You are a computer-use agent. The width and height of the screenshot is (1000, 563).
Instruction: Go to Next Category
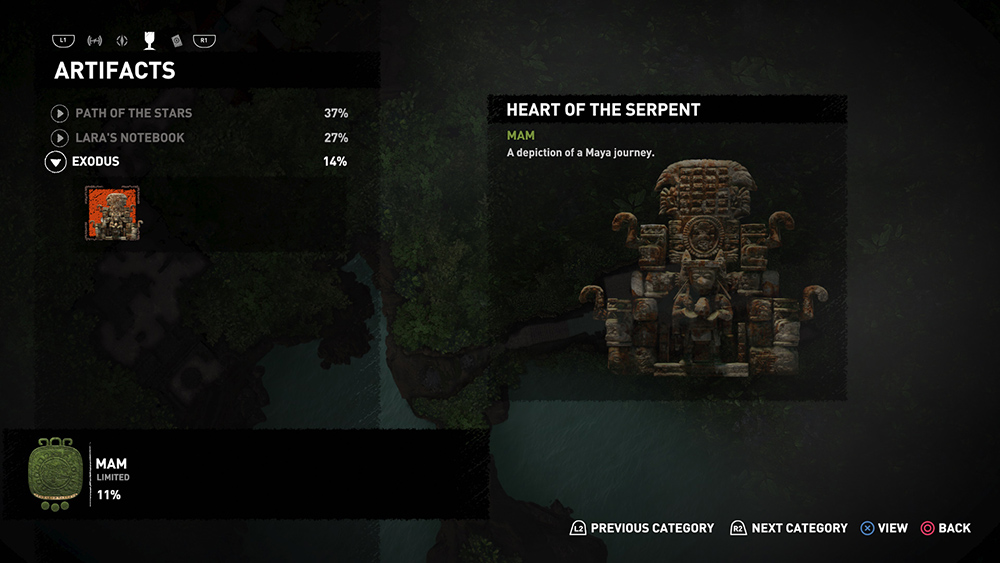click(789, 528)
